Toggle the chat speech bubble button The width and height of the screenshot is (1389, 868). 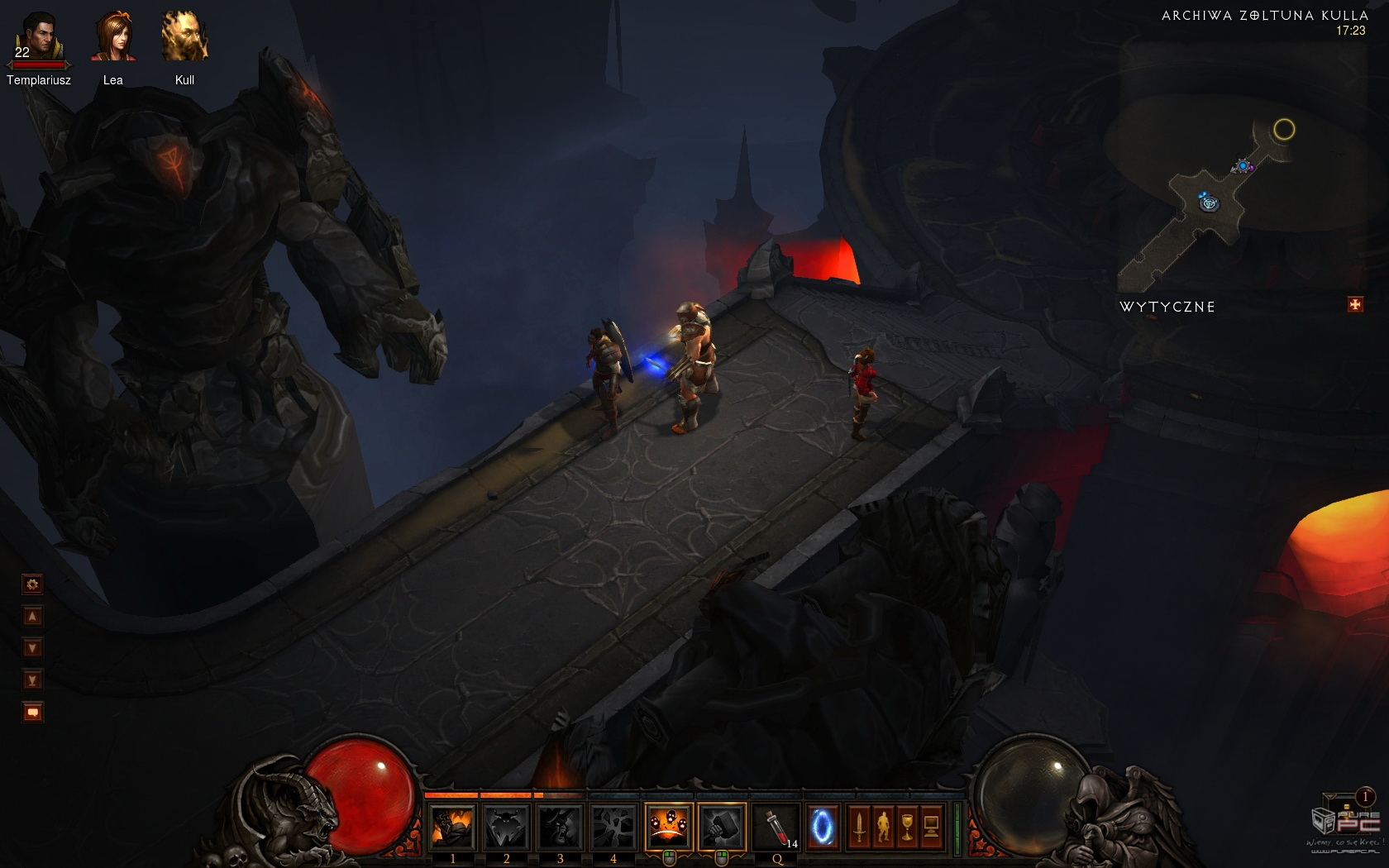coord(32,712)
